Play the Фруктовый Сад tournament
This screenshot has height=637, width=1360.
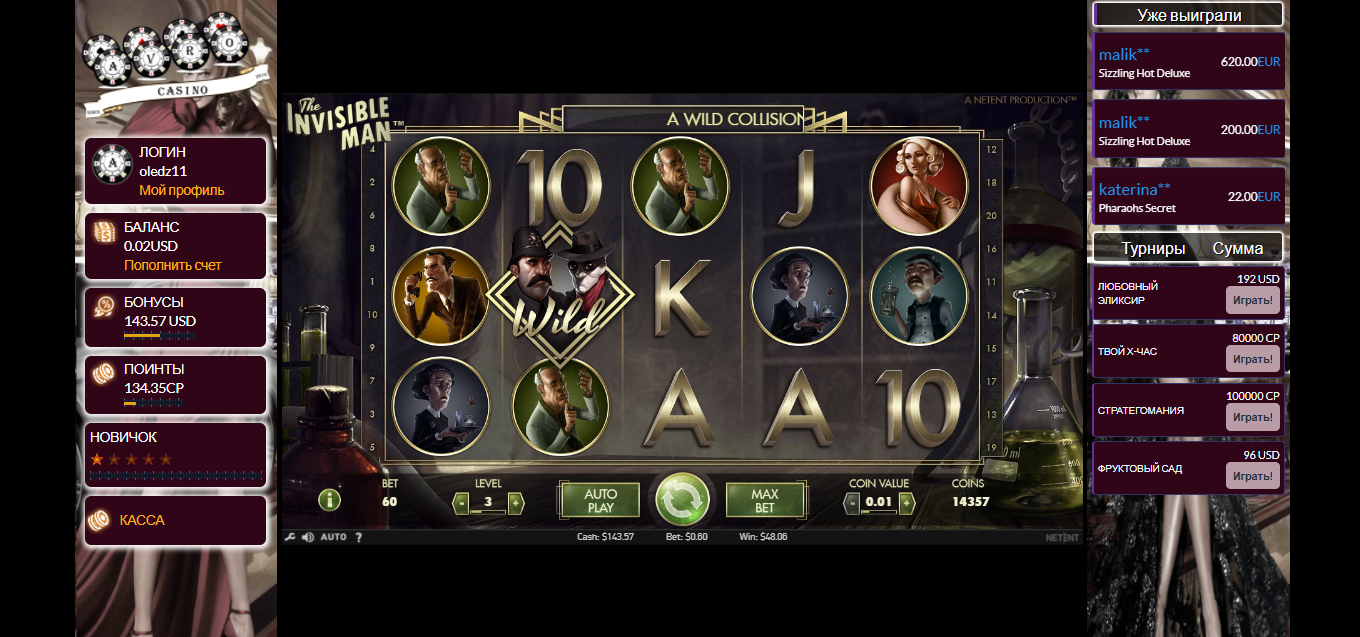click(1252, 475)
